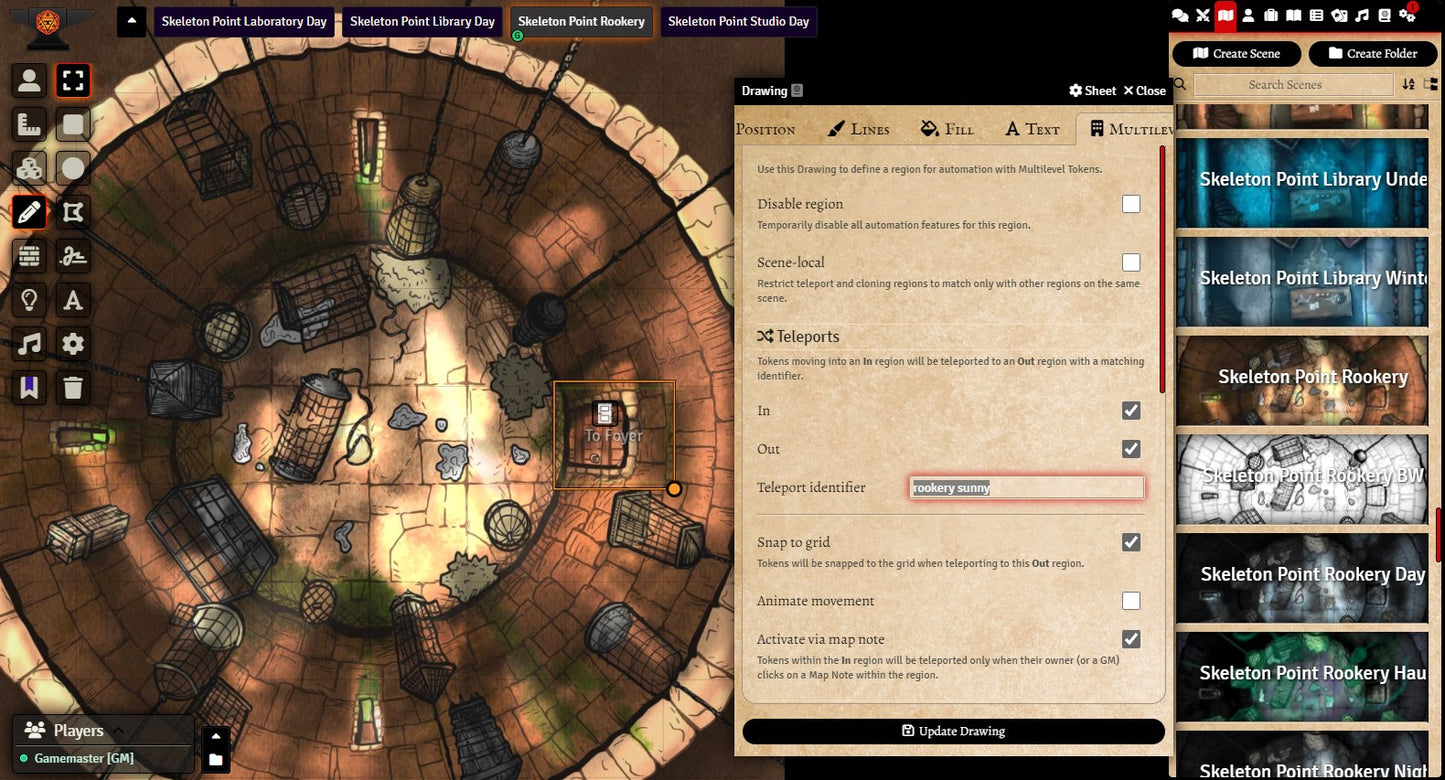Click the Create Folder button
The width and height of the screenshot is (1445, 780).
[x=1372, y=54]
